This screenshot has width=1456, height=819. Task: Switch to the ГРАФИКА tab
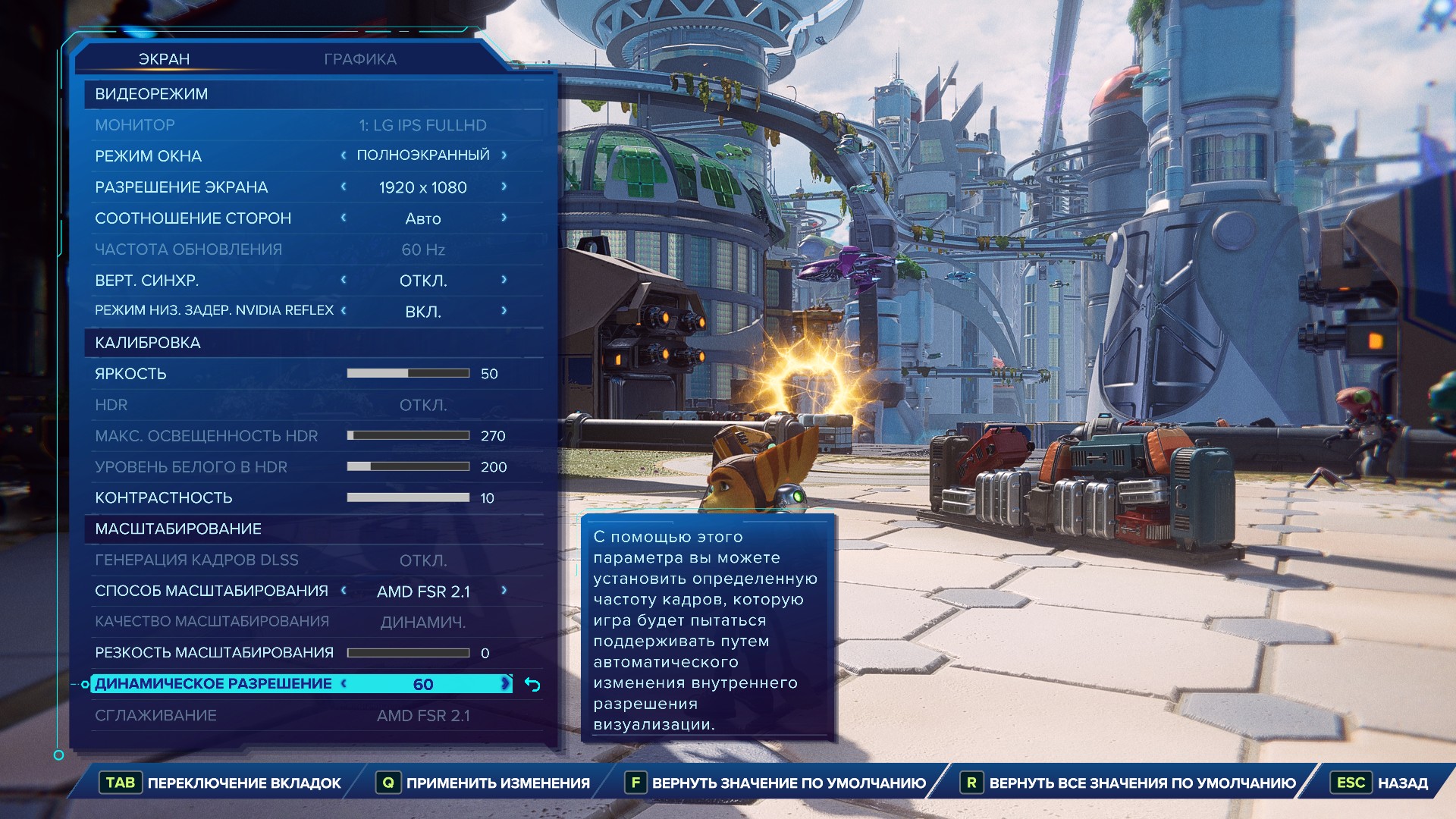point(360,59)
